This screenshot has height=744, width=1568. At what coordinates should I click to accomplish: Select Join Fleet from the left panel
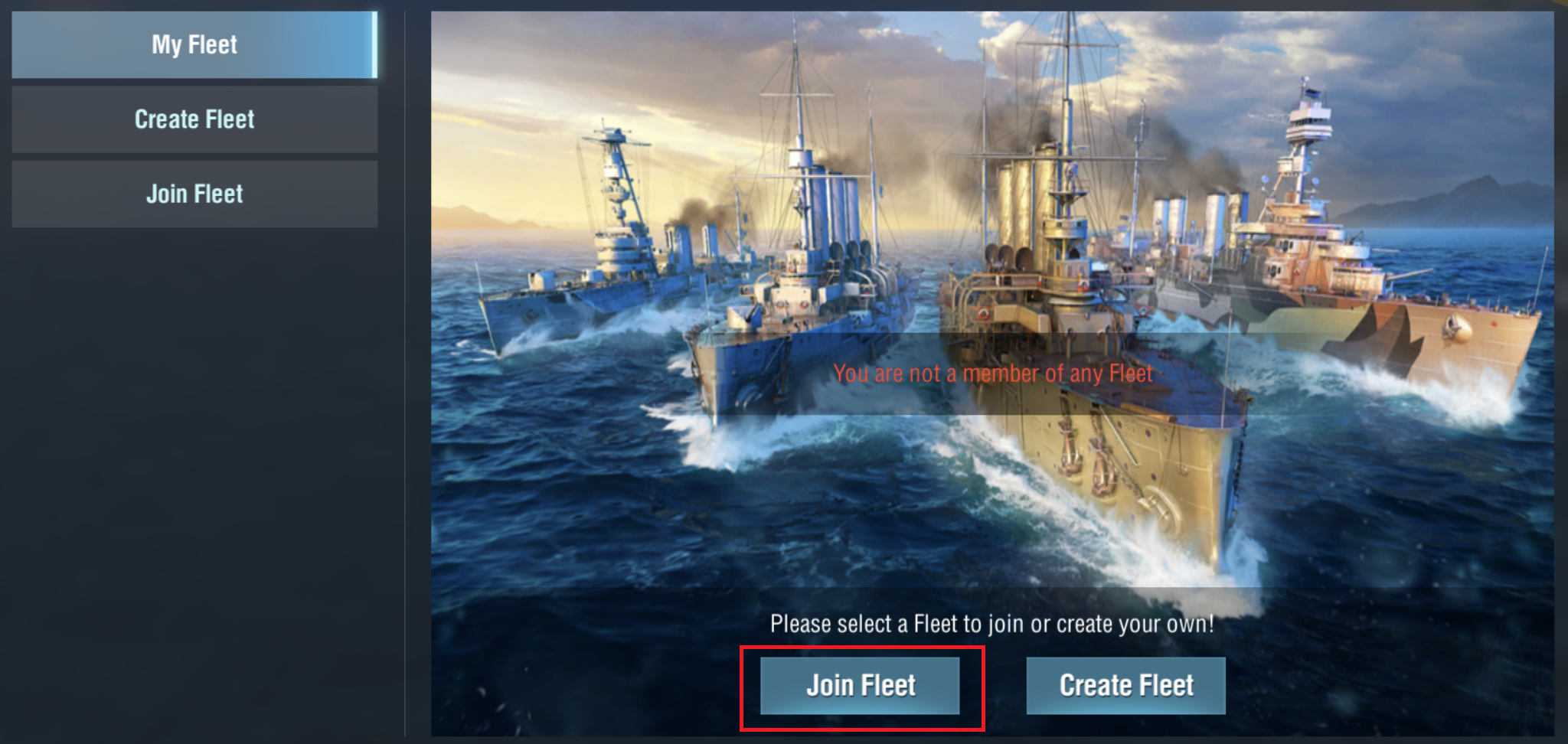[194, 193]
